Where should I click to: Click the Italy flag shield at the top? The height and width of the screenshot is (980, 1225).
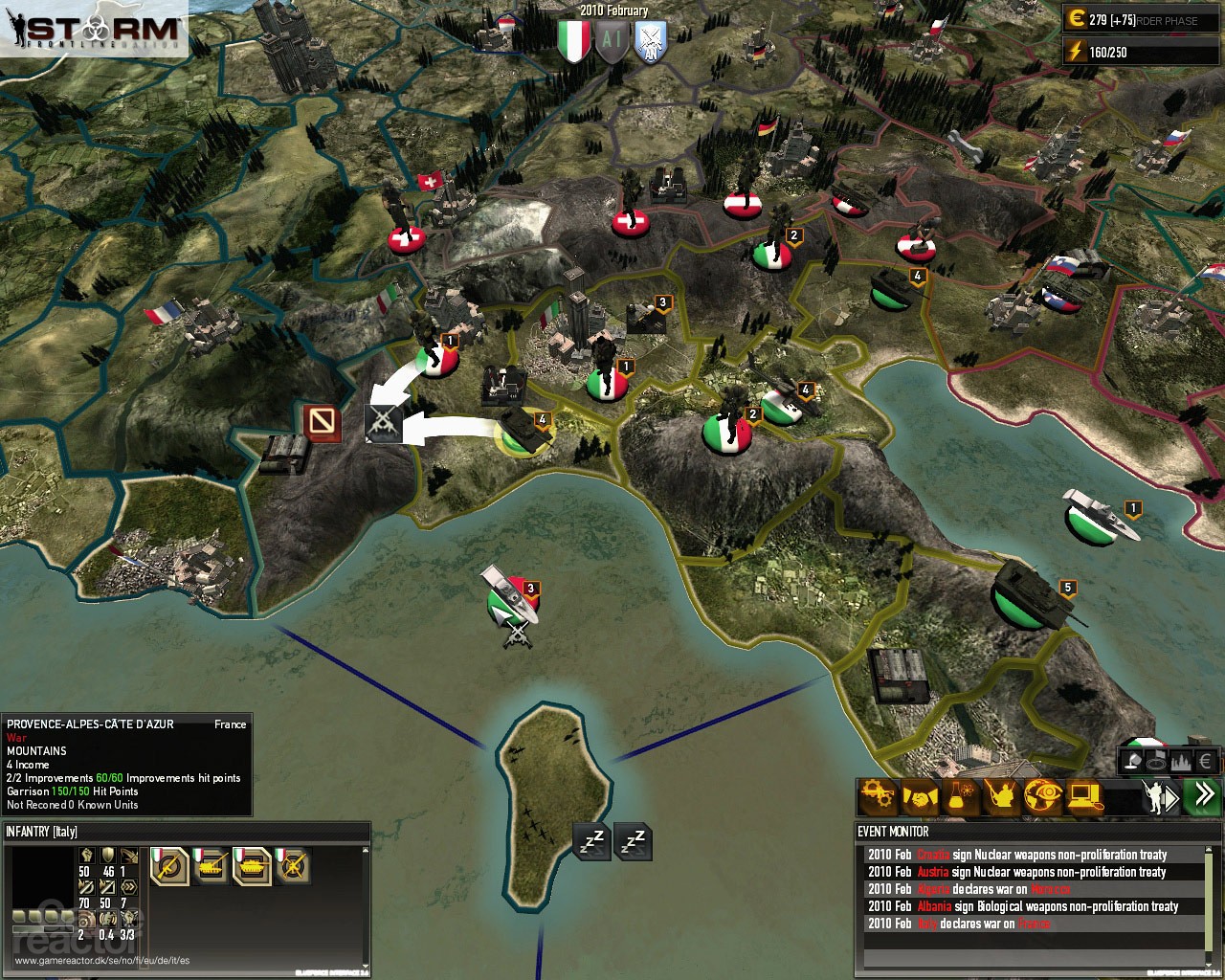click(x=573, y=42)
